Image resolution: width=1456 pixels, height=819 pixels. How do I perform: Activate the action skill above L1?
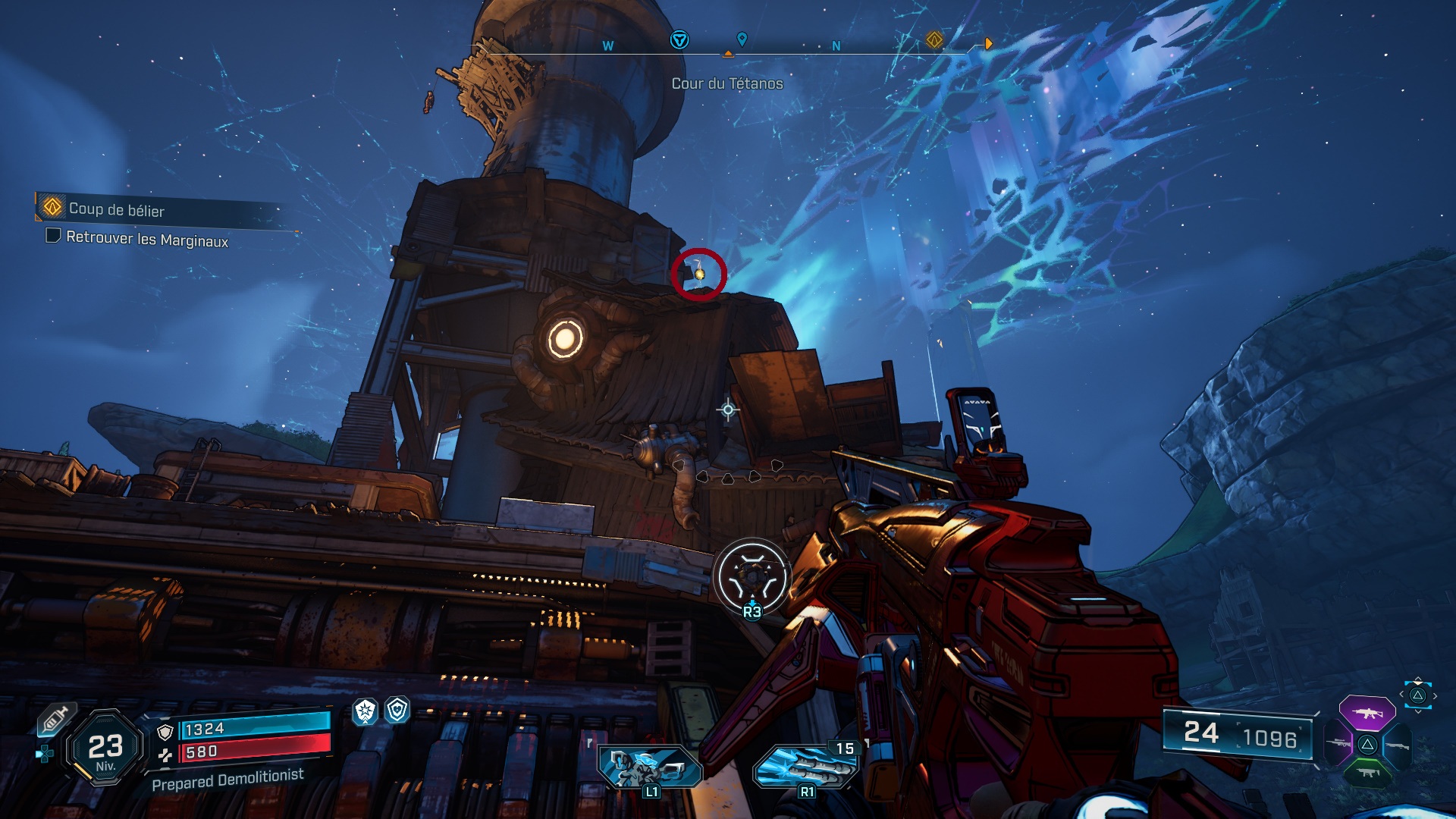[x=649, y=764]
